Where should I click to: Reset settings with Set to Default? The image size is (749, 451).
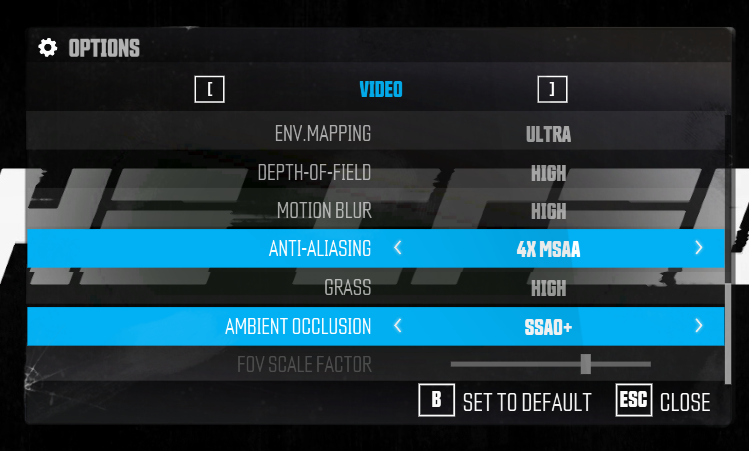pos(506,402)
